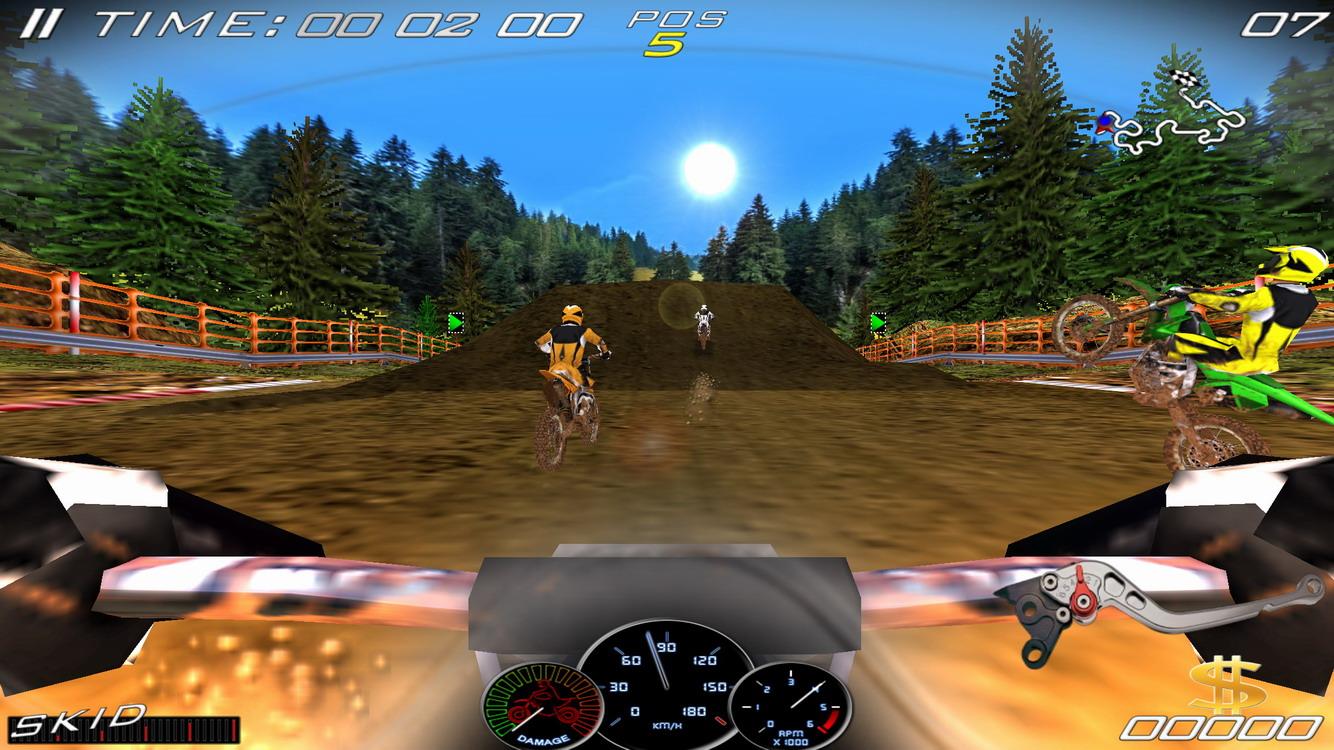The image size is (1334, 750).
Task: Open the track minimap overview
Action: click(x=1170, y=110)
